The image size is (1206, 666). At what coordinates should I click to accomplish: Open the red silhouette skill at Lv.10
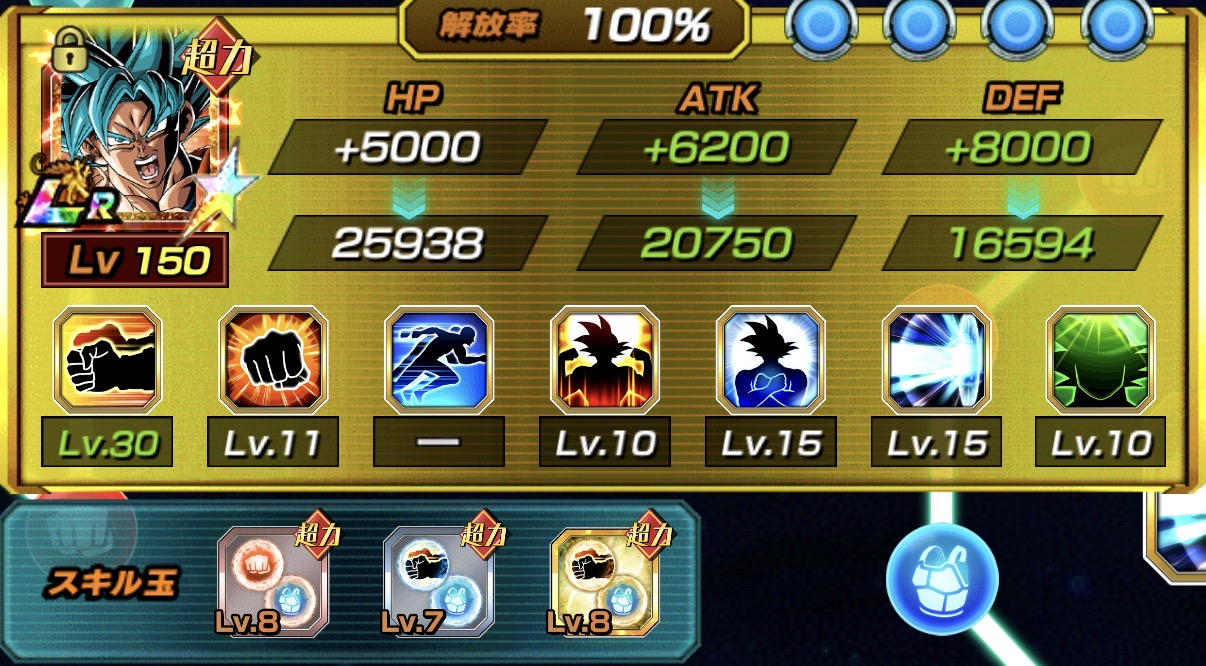coord(605,361)
